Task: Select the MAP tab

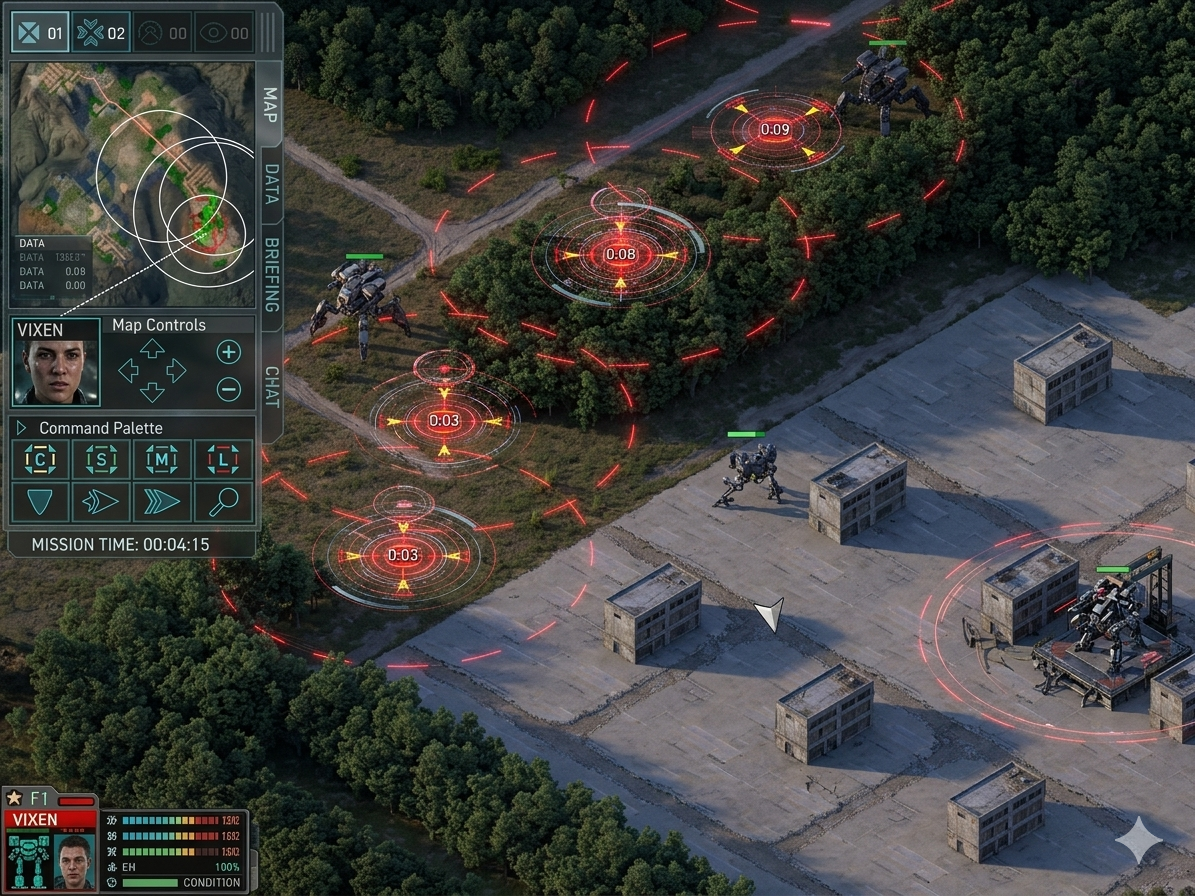Action: click(x=270, y=104)
